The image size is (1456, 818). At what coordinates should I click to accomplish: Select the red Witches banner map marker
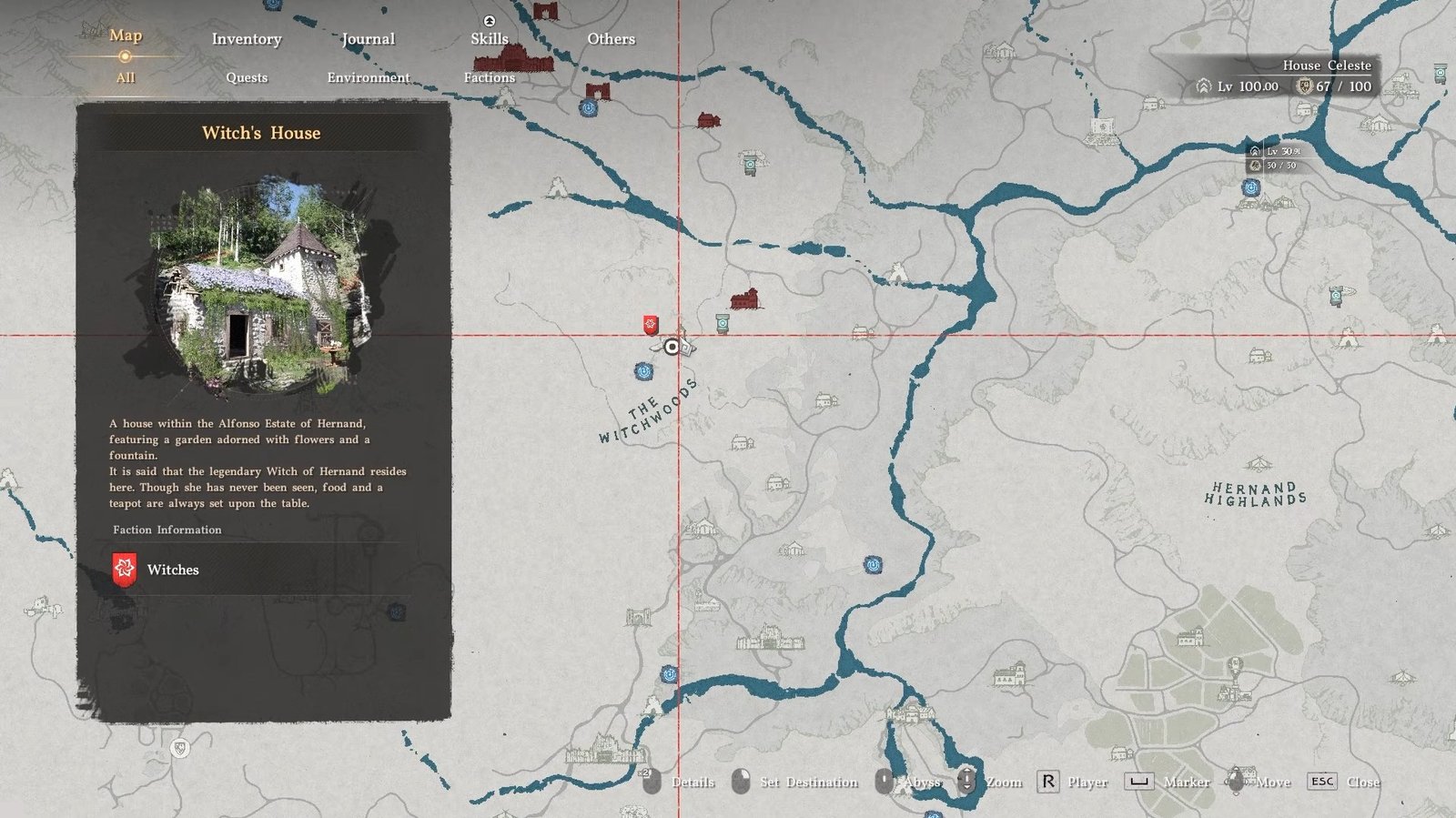point(650,325)
